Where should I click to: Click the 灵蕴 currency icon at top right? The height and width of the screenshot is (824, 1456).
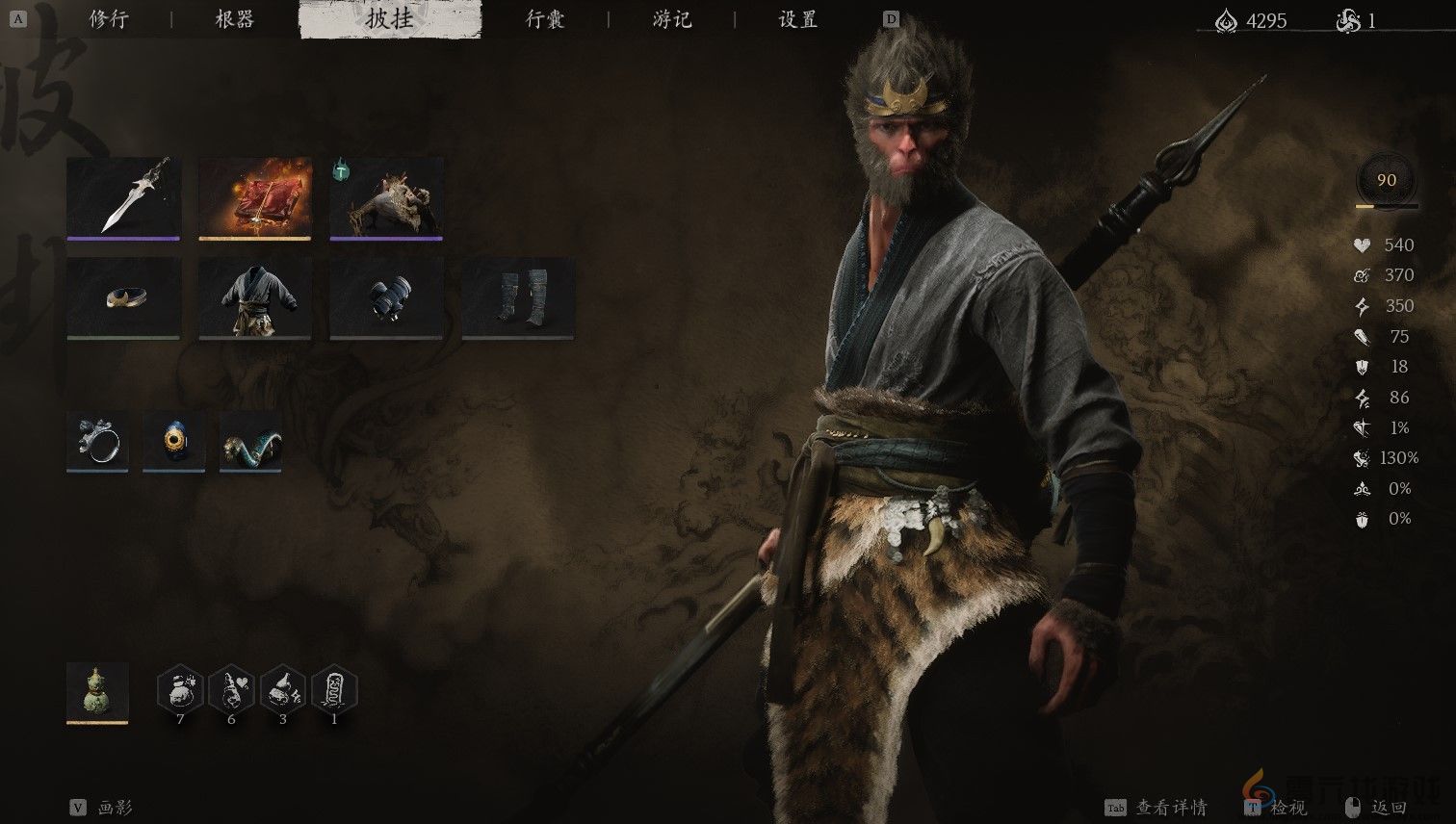pyautogui.click(x=1226, y=20)
